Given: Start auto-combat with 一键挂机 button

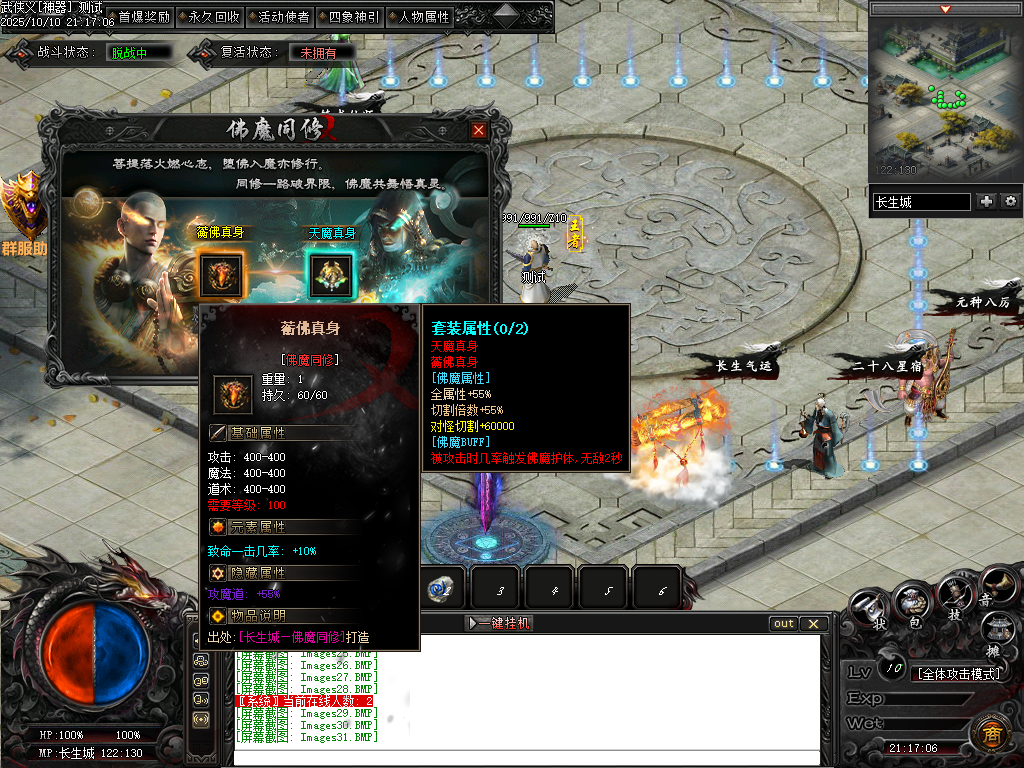Looking at the screenshot, I should pyautogui.click(x=500, y=623).
